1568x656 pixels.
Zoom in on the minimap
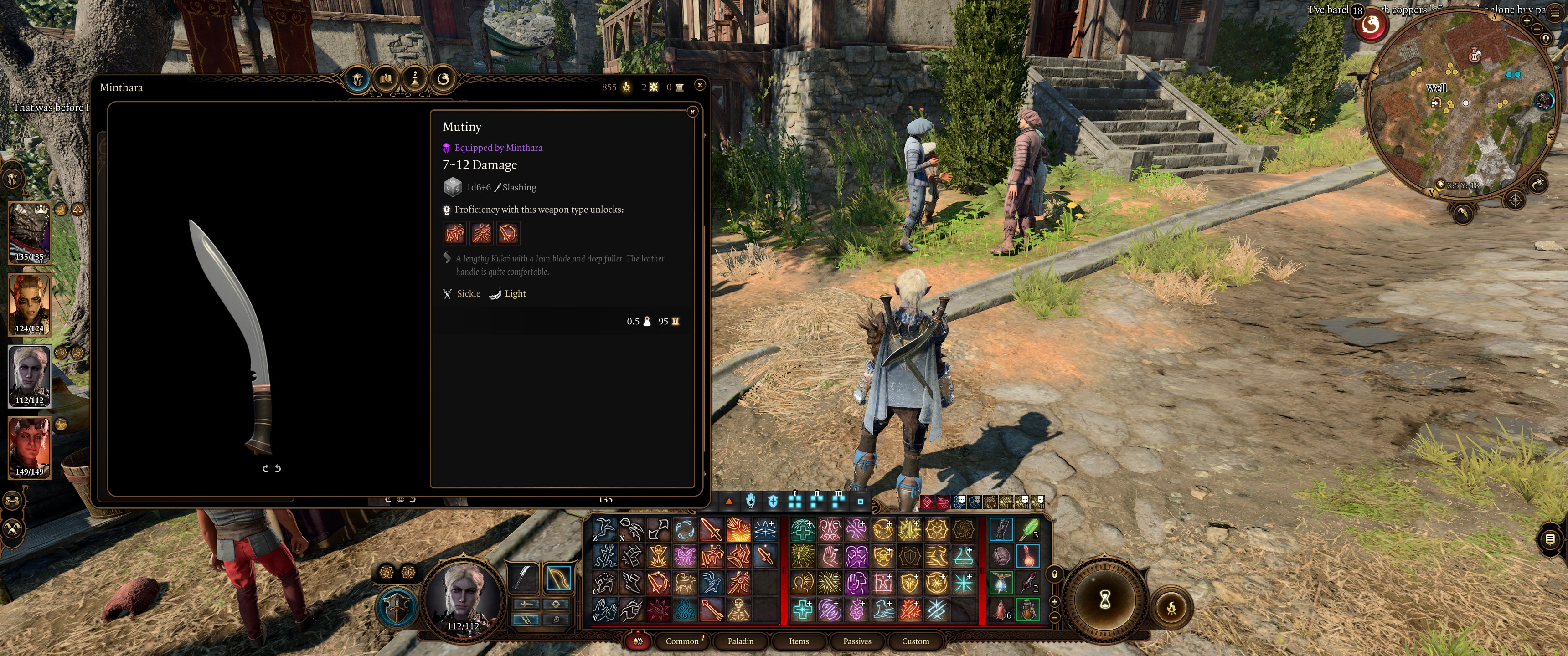[x=1527, y=20]
